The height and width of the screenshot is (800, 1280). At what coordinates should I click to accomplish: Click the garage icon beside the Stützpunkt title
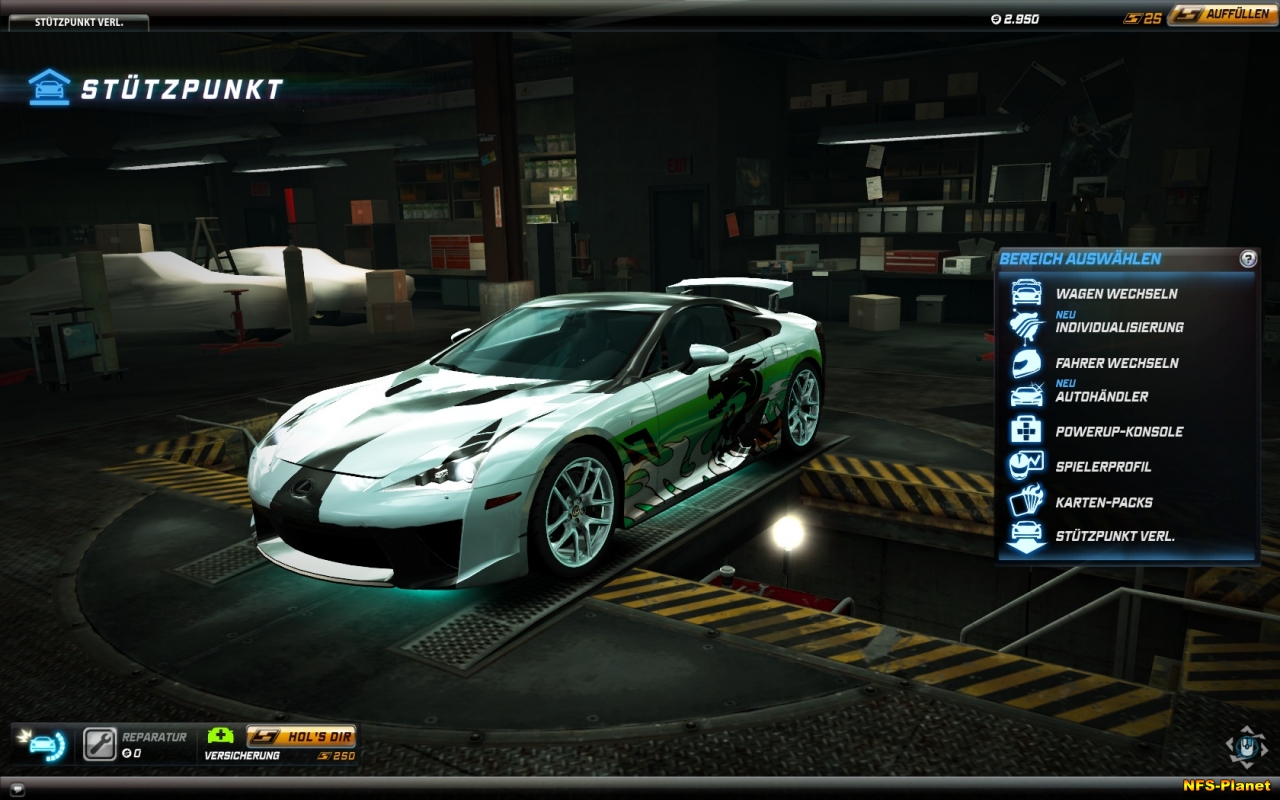click(48, 84)
